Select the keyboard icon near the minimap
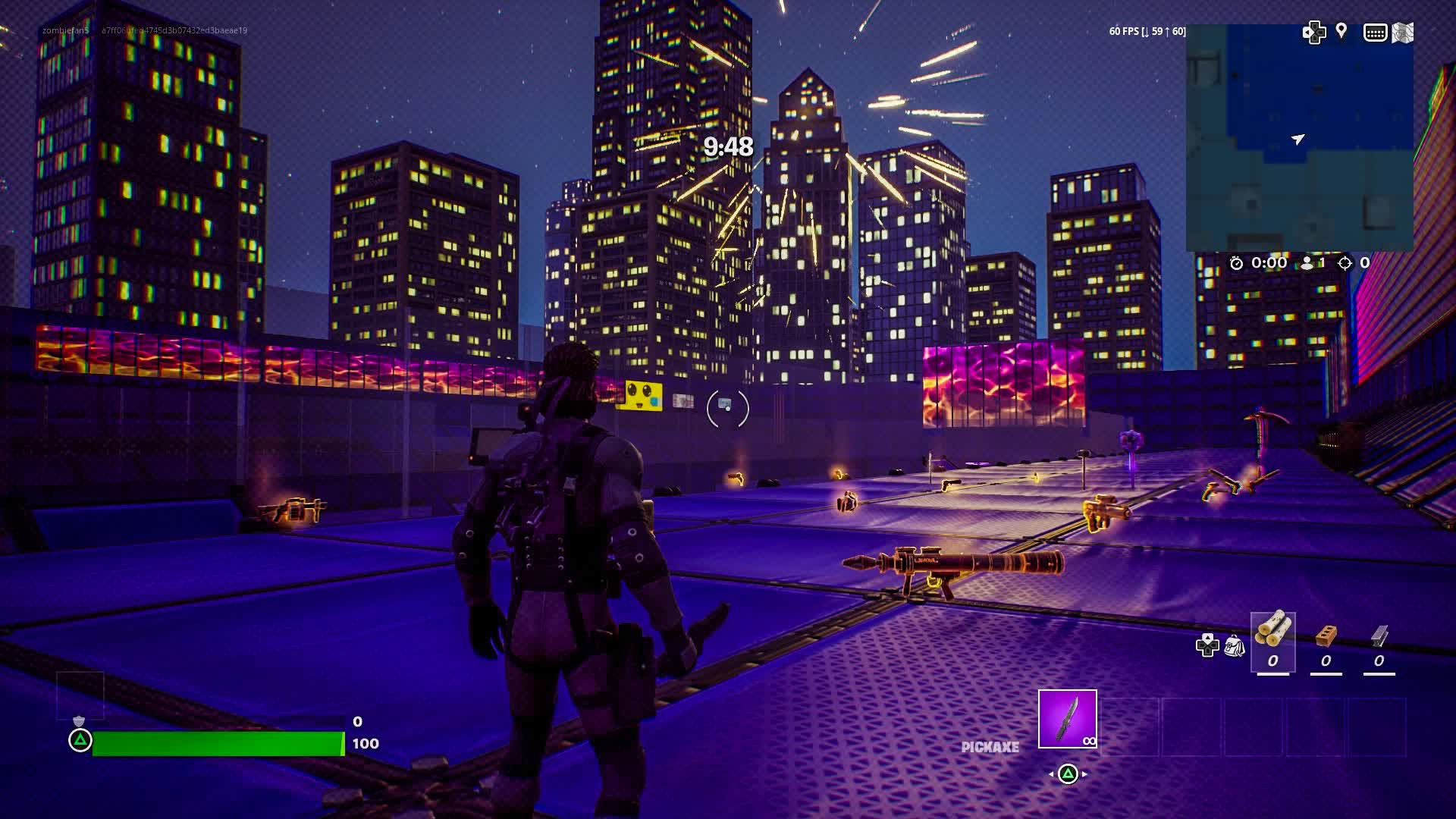This screenshot has width=1456, height=819. (x=1375, y=33)
